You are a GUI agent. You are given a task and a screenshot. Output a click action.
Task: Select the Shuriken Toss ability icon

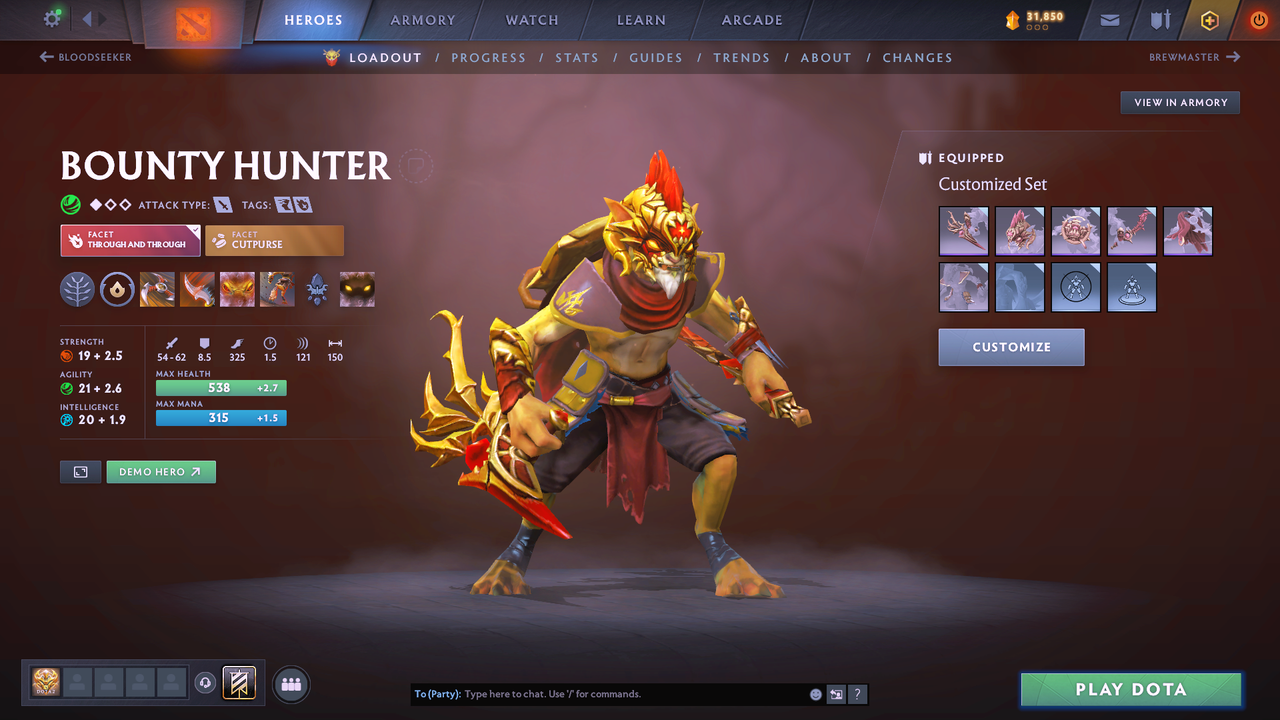pyautogui.click(x=157, y=290)
